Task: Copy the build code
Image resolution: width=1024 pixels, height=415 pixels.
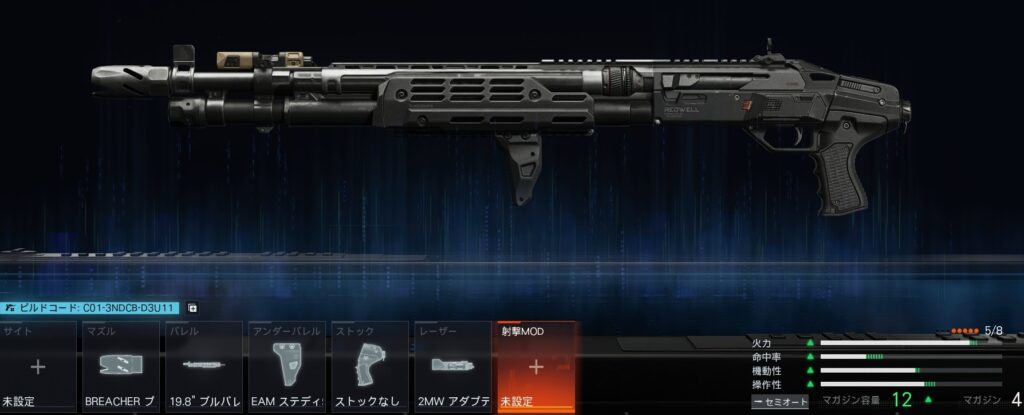Action: point(192,309)
